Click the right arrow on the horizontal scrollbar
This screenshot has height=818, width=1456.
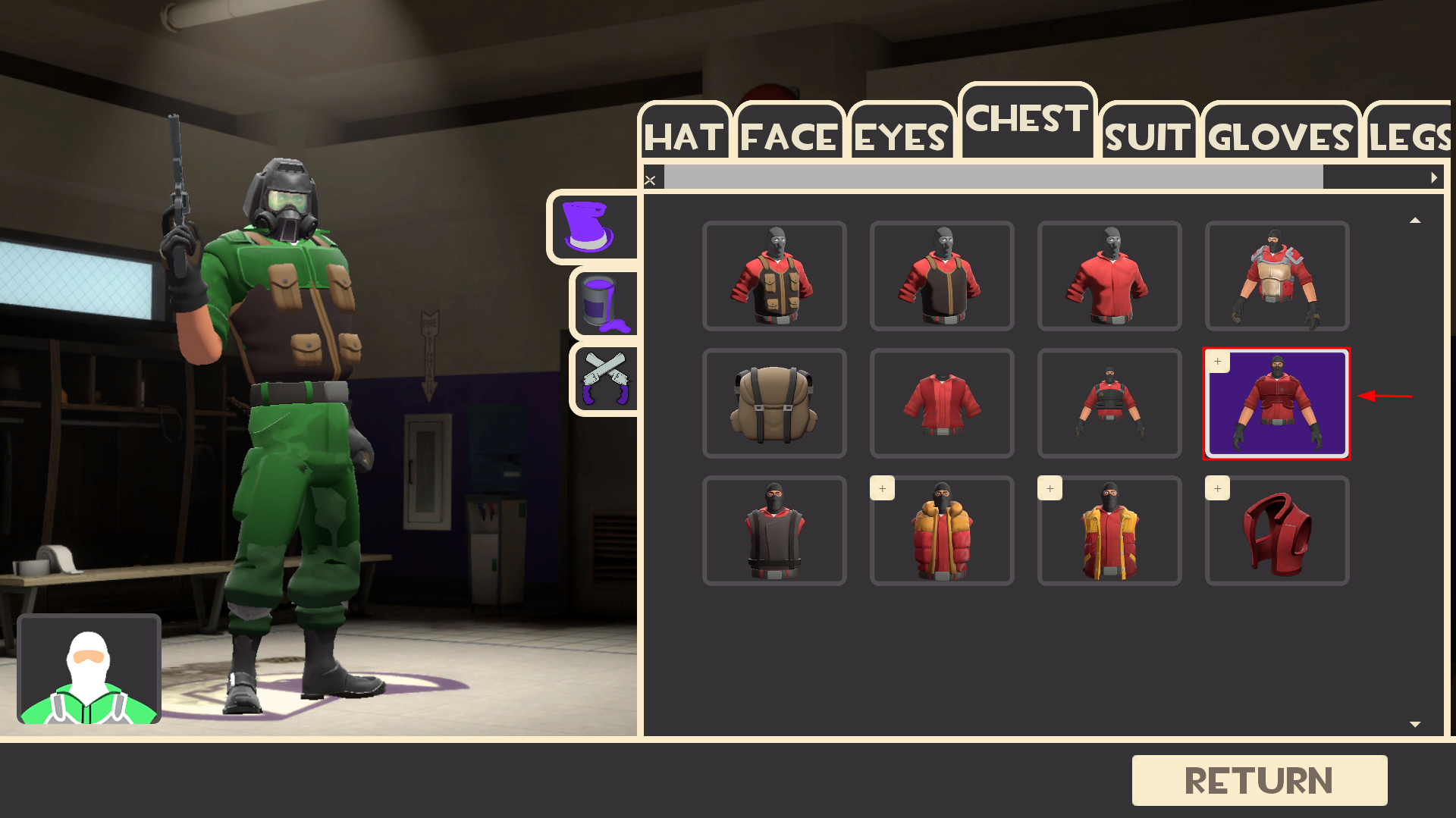[1434, 177]
